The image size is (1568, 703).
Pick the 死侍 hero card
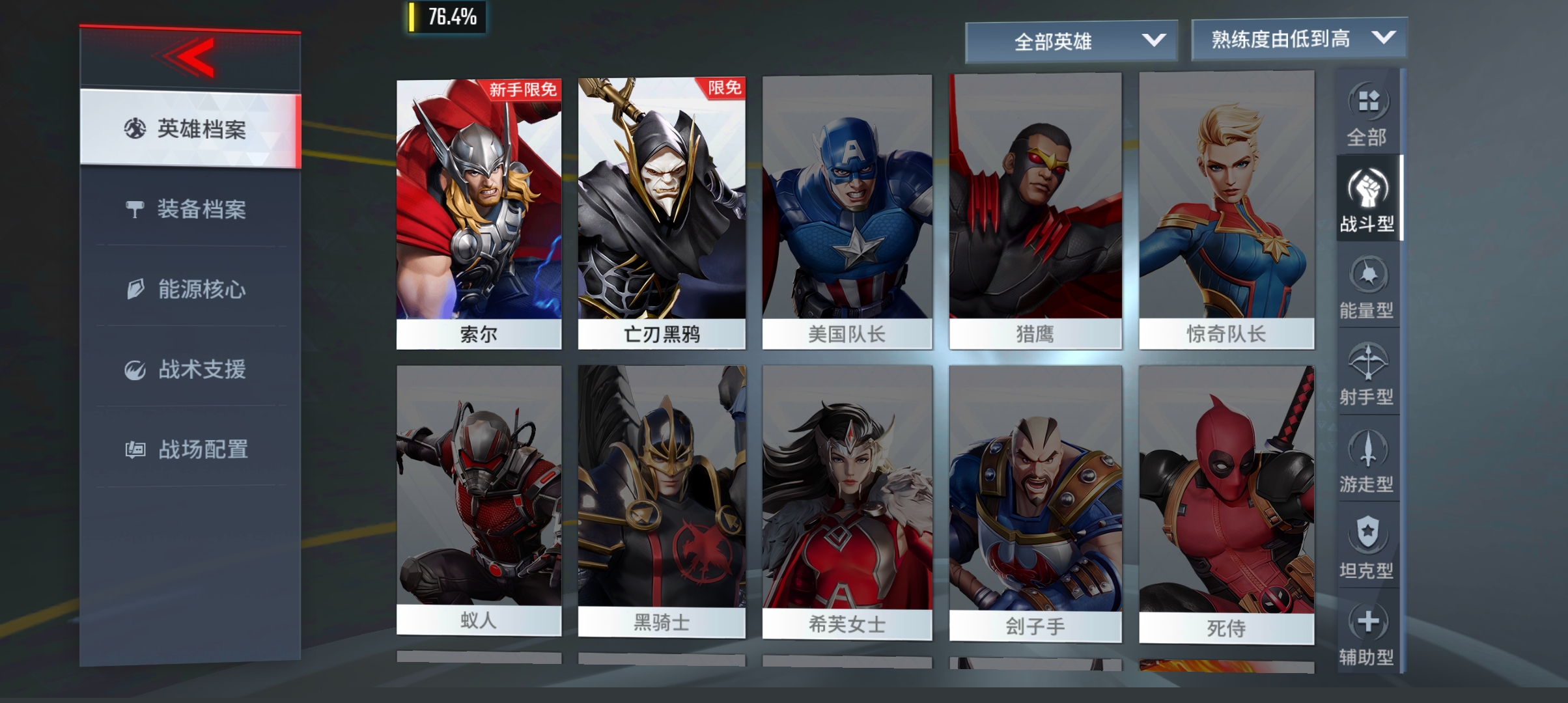click(x=1226, y=504)
